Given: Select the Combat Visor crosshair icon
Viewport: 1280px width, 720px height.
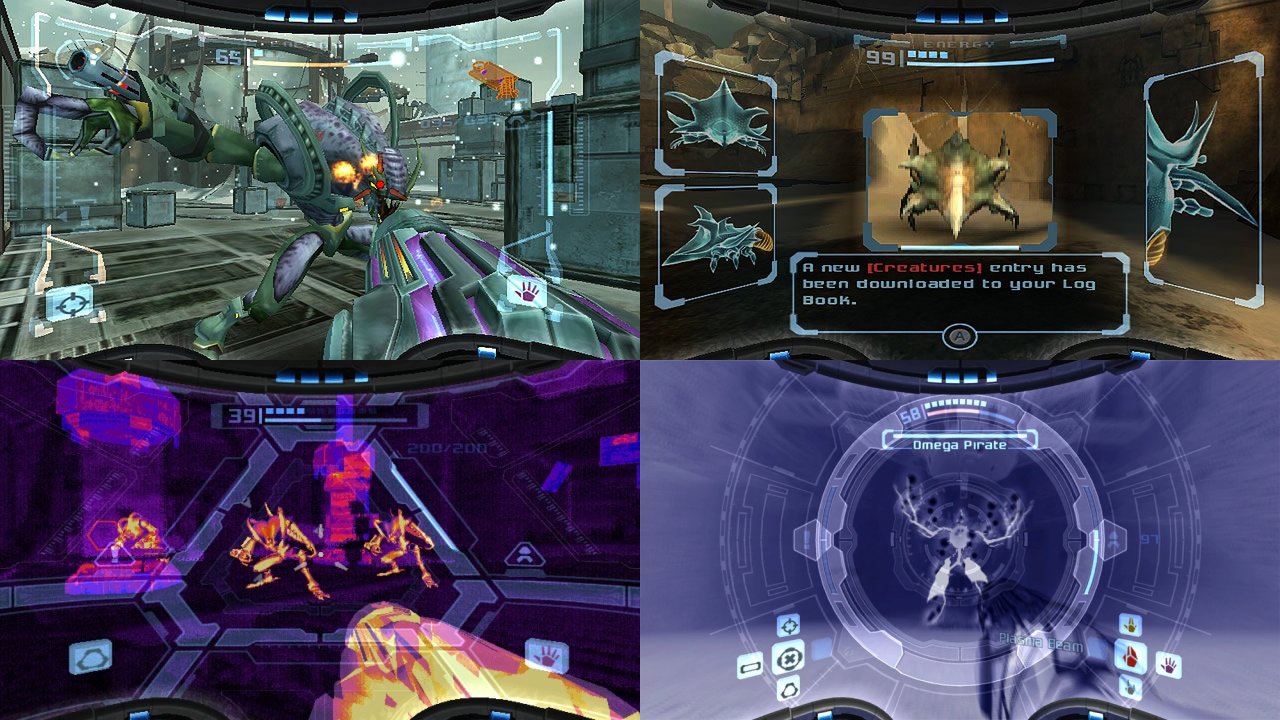Looking at the screenshot, I should pyautogui.click(x=790, y=625).
